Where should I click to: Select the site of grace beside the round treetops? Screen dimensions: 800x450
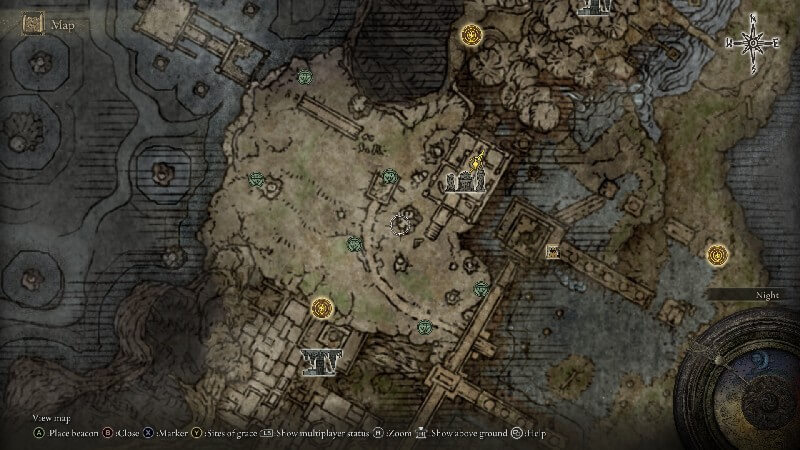point(471,36)
